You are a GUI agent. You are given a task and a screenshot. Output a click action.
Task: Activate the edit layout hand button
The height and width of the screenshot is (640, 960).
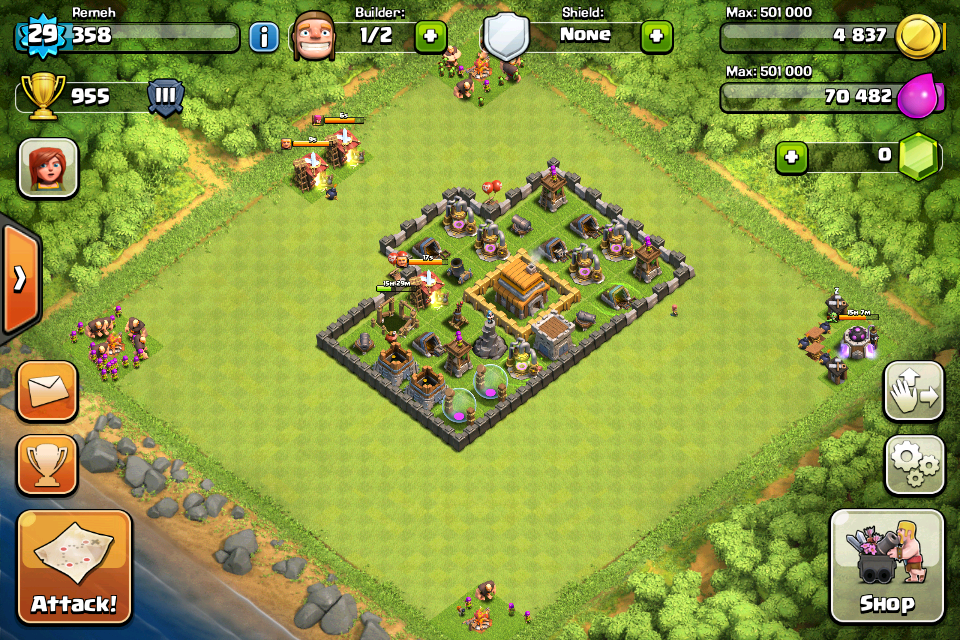tap(914, 391)
